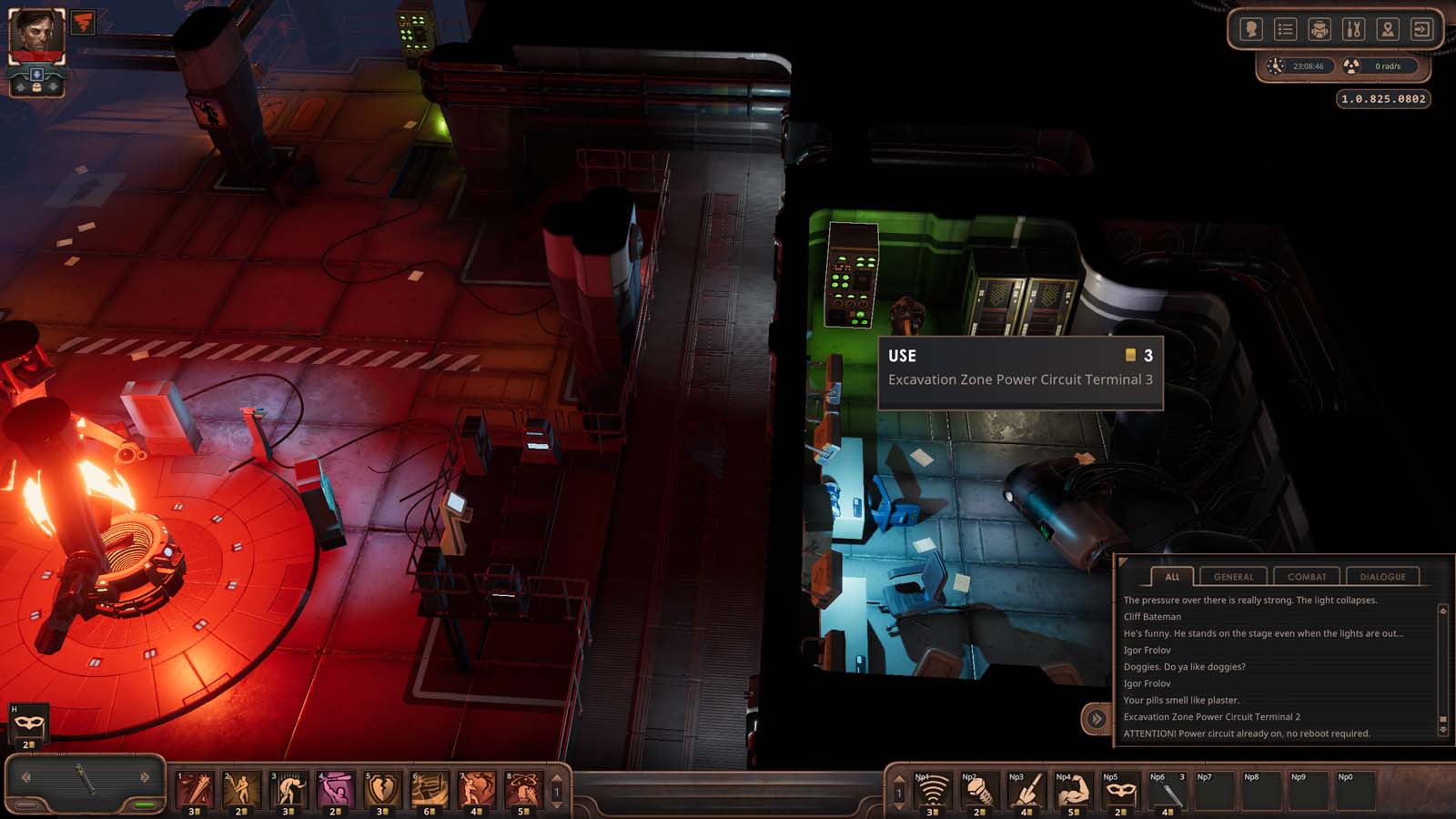Image resolution: width=1456 pixels, height=819 pixels.
Task: Switch to the COMBAT log tab
Action: (1305, 576)
